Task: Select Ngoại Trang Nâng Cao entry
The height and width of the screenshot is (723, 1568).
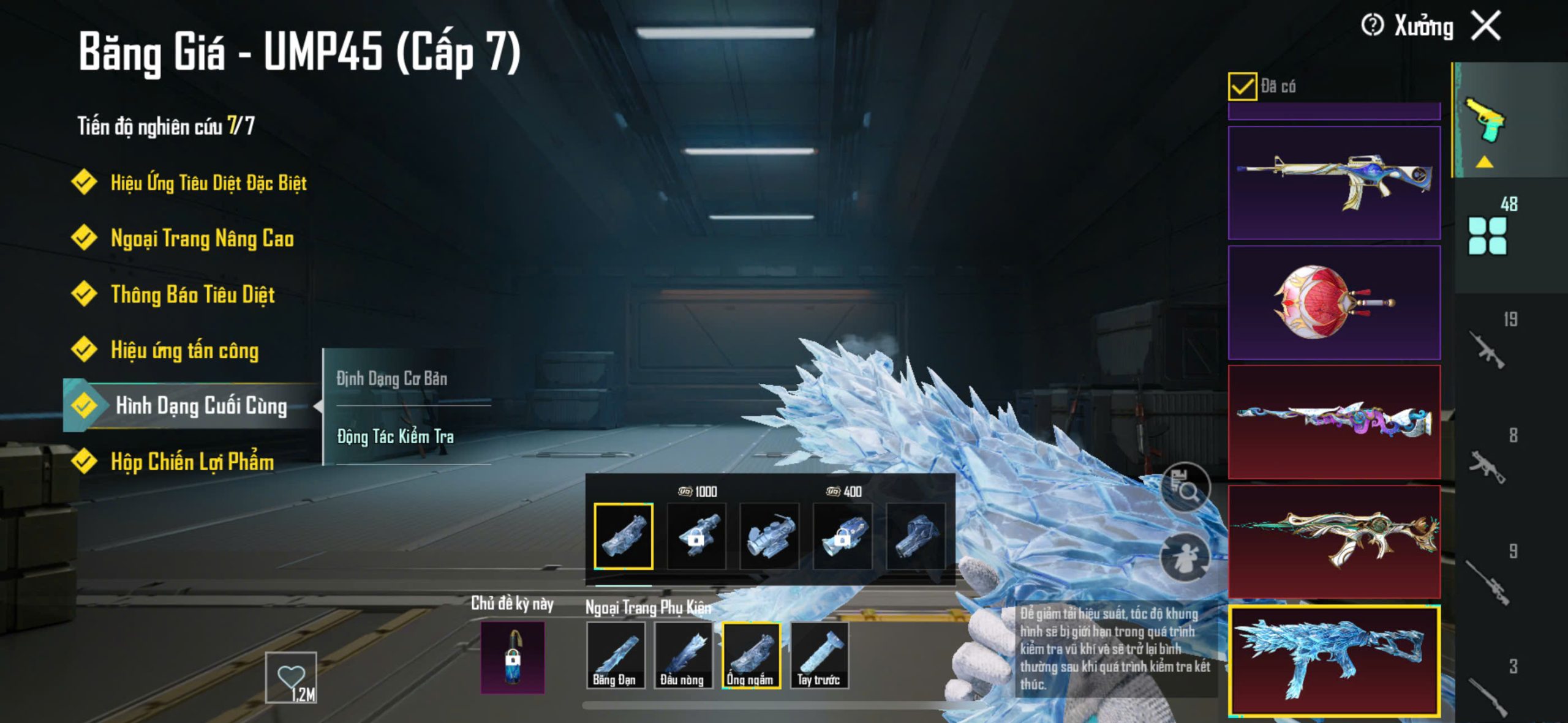Action: (x=202, y=238)
